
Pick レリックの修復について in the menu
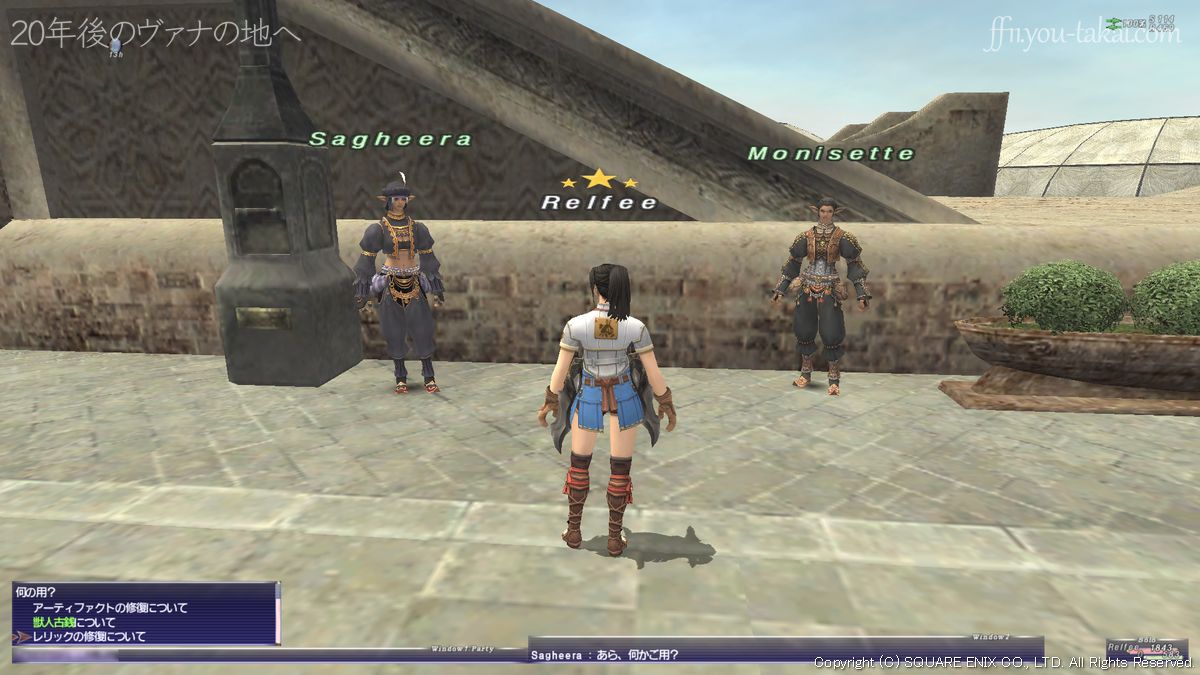pyautogui.click(x=89, y=636)
